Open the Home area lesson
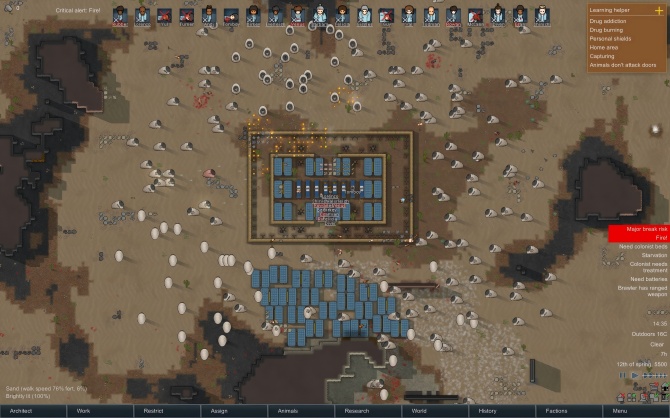 pyautogui.click(x=603, y=46)
